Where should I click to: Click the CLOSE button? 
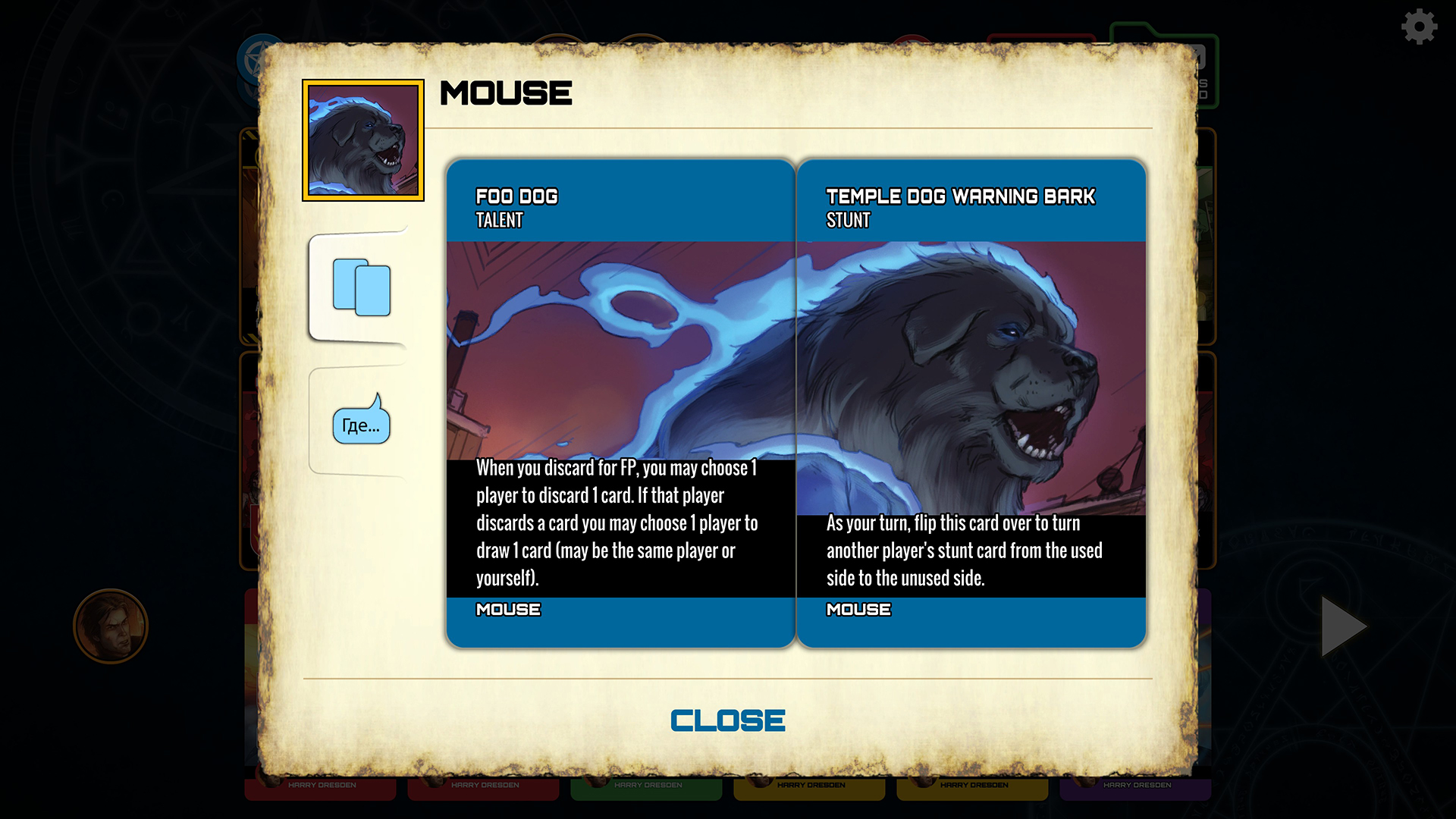[x=727, y=719]
